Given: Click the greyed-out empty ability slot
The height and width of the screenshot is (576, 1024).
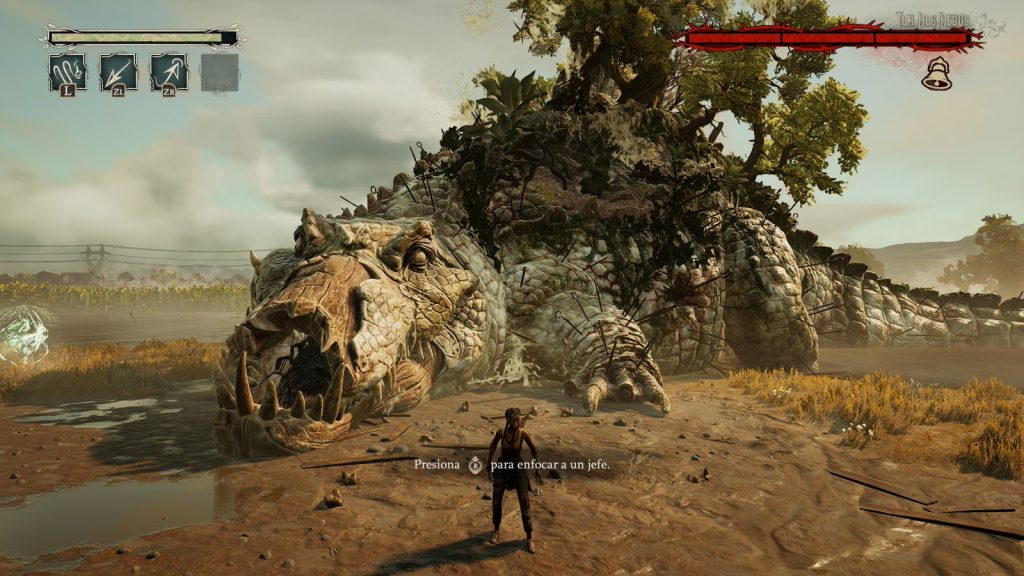Looking at the screenshot, I should 220,72.
